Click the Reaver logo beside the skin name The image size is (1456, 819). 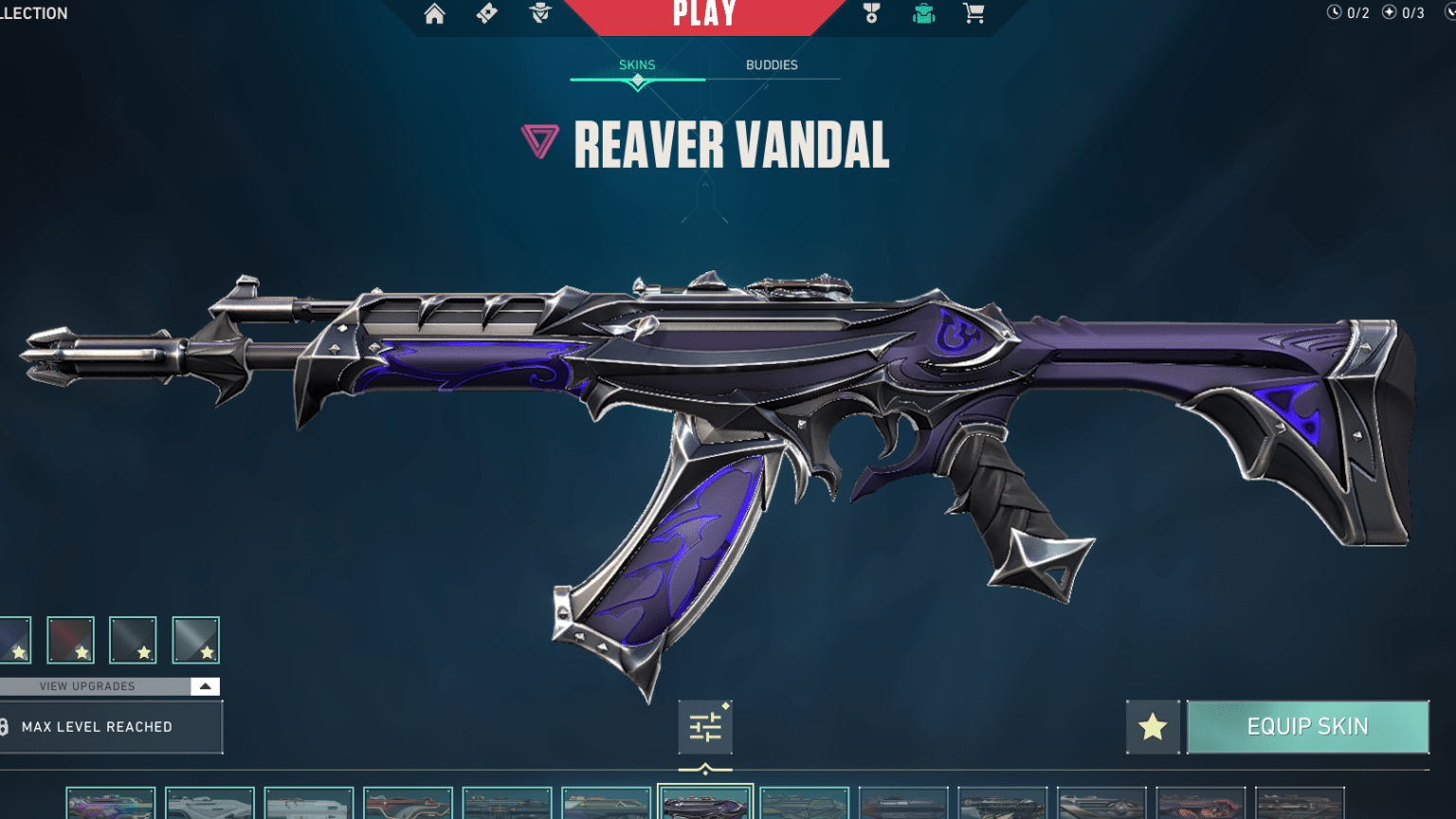540,140
